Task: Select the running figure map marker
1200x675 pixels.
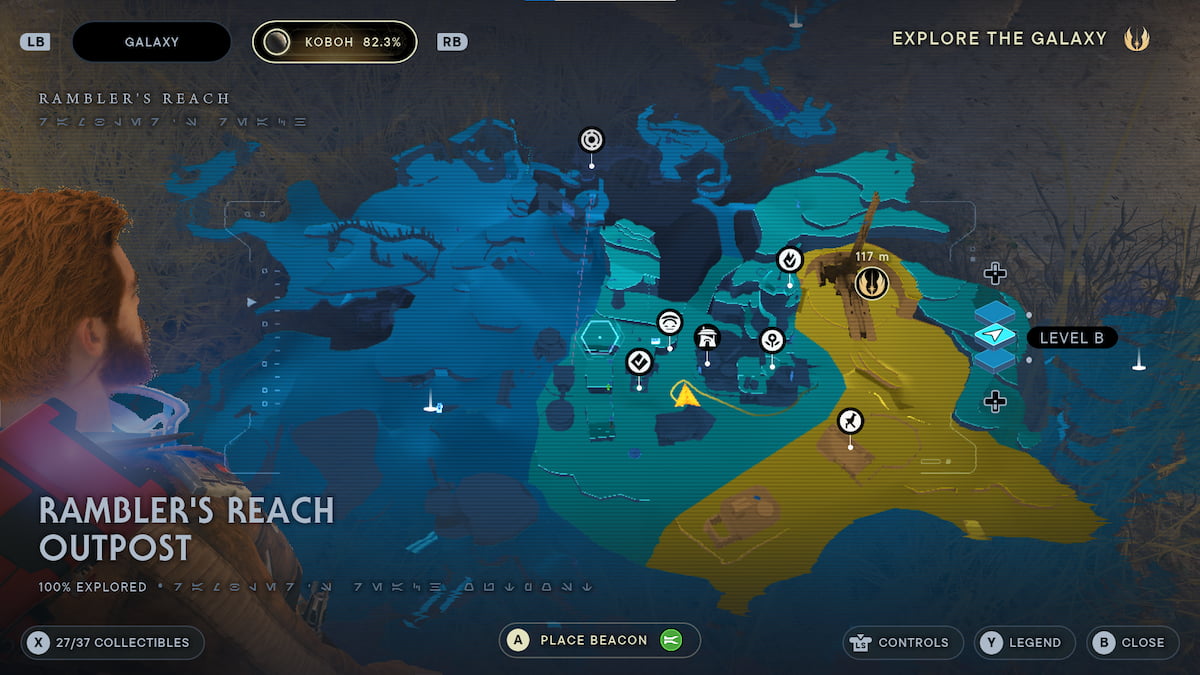Action: click(850, 421)
